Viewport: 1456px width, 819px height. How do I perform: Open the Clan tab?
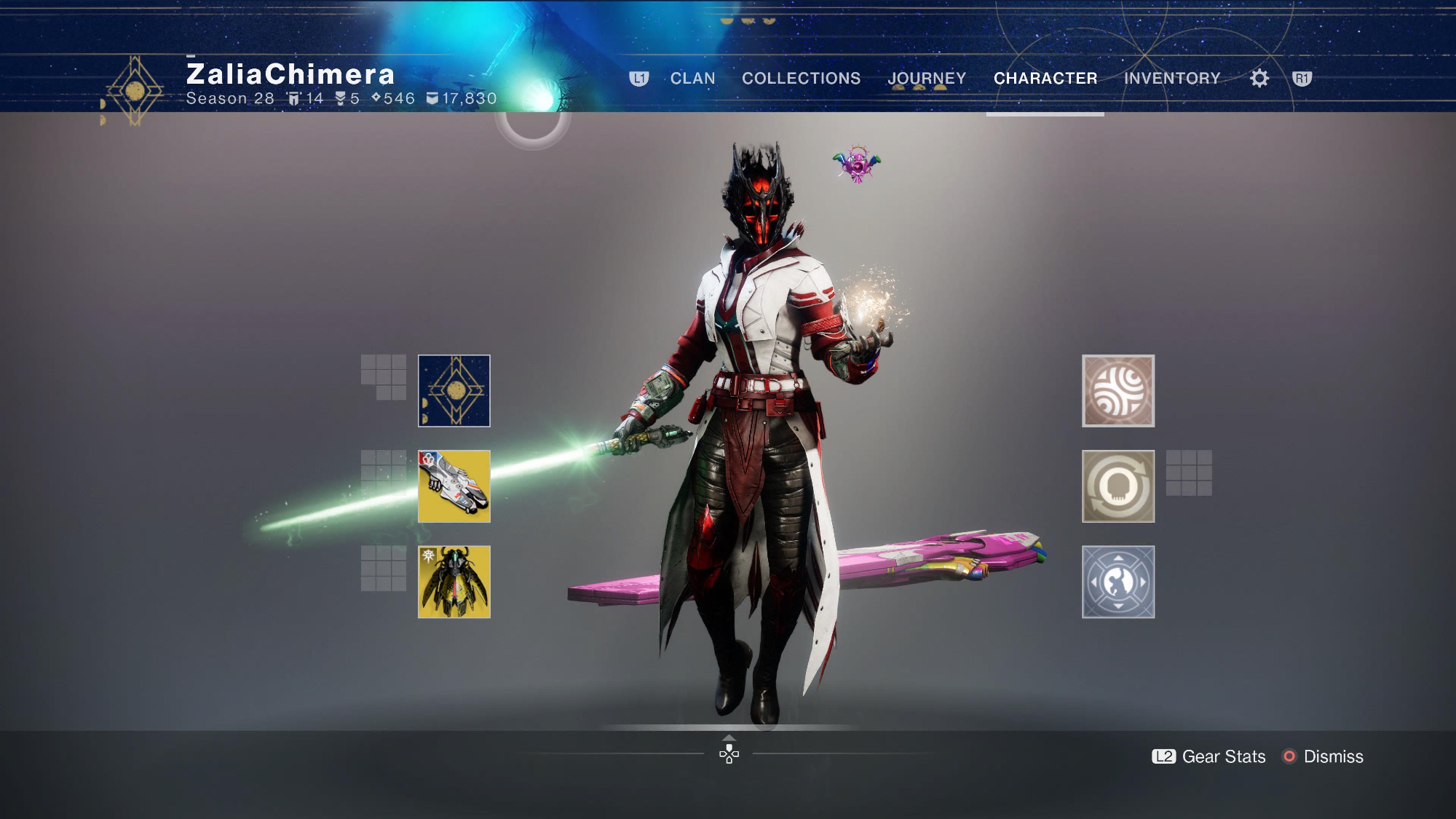(692, 79)
